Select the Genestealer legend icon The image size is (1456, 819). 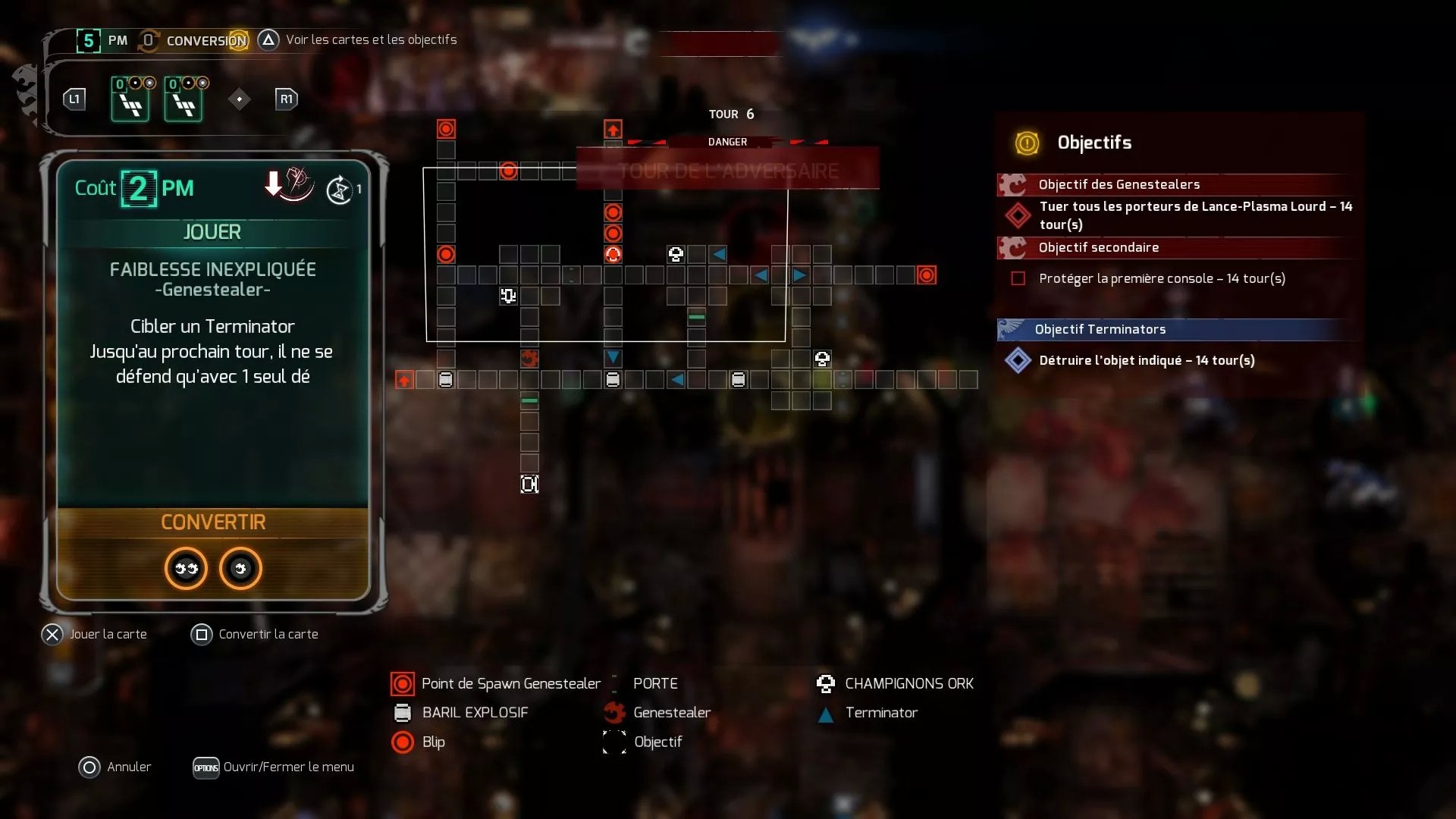(613, 713)
